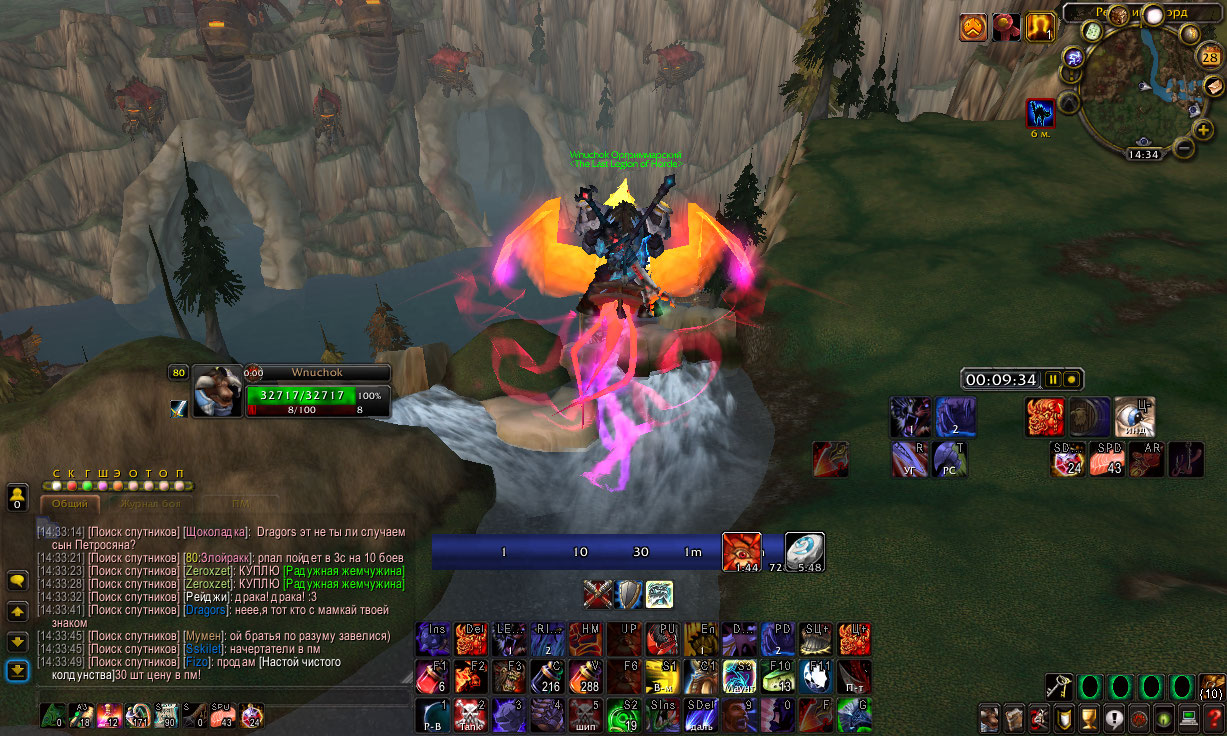Open the help question mark micro button
Image resolution: width=1227 pixels, height=736 pixels.
click(x=1214, y=718)
